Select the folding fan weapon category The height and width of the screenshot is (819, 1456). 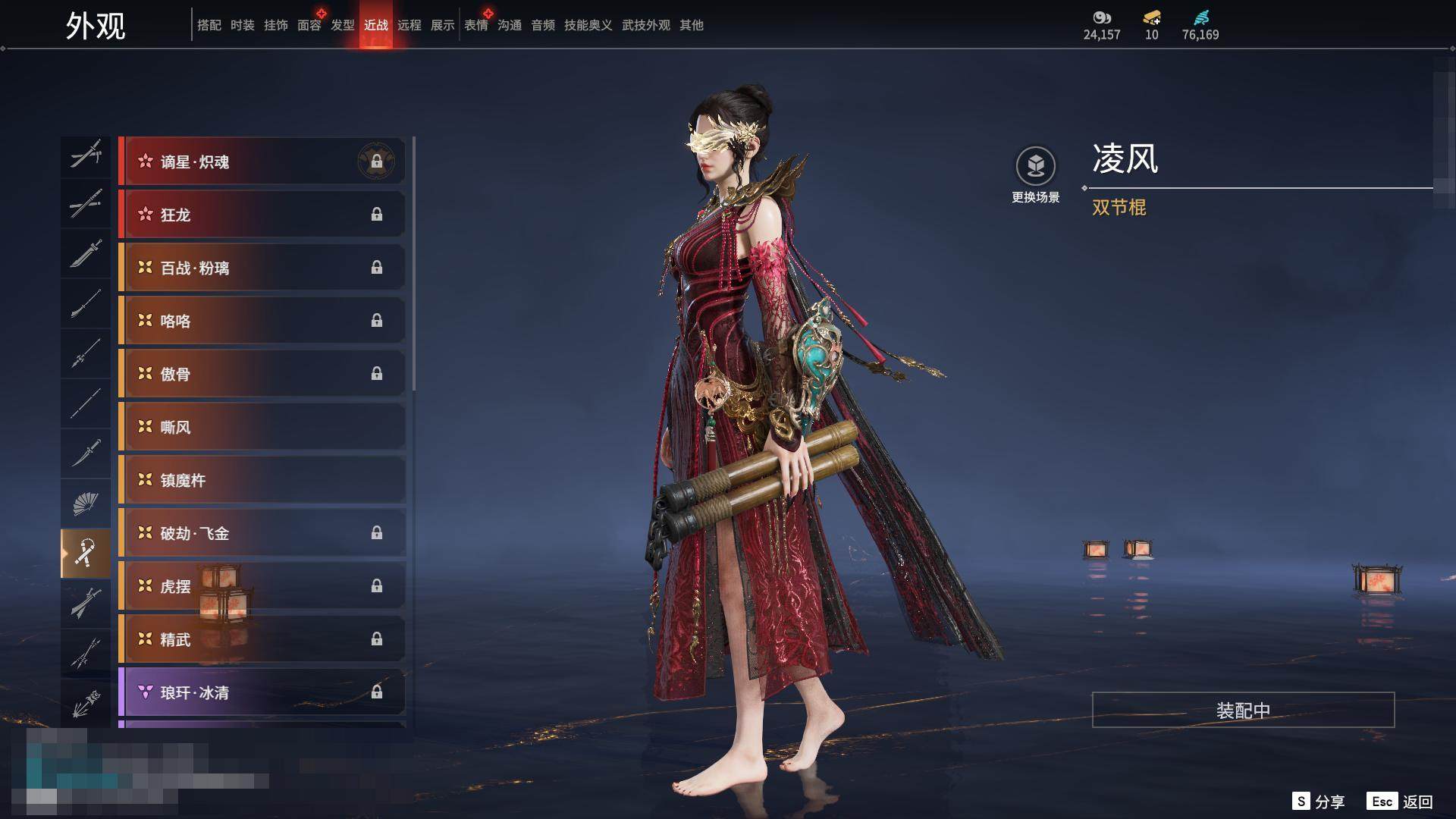85,504
